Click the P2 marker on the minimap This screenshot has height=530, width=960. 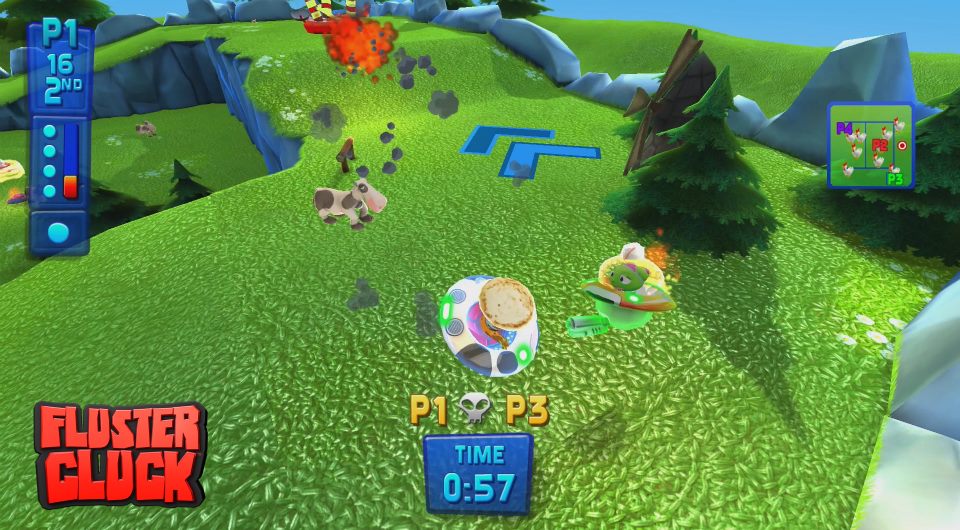pos(879,146)
